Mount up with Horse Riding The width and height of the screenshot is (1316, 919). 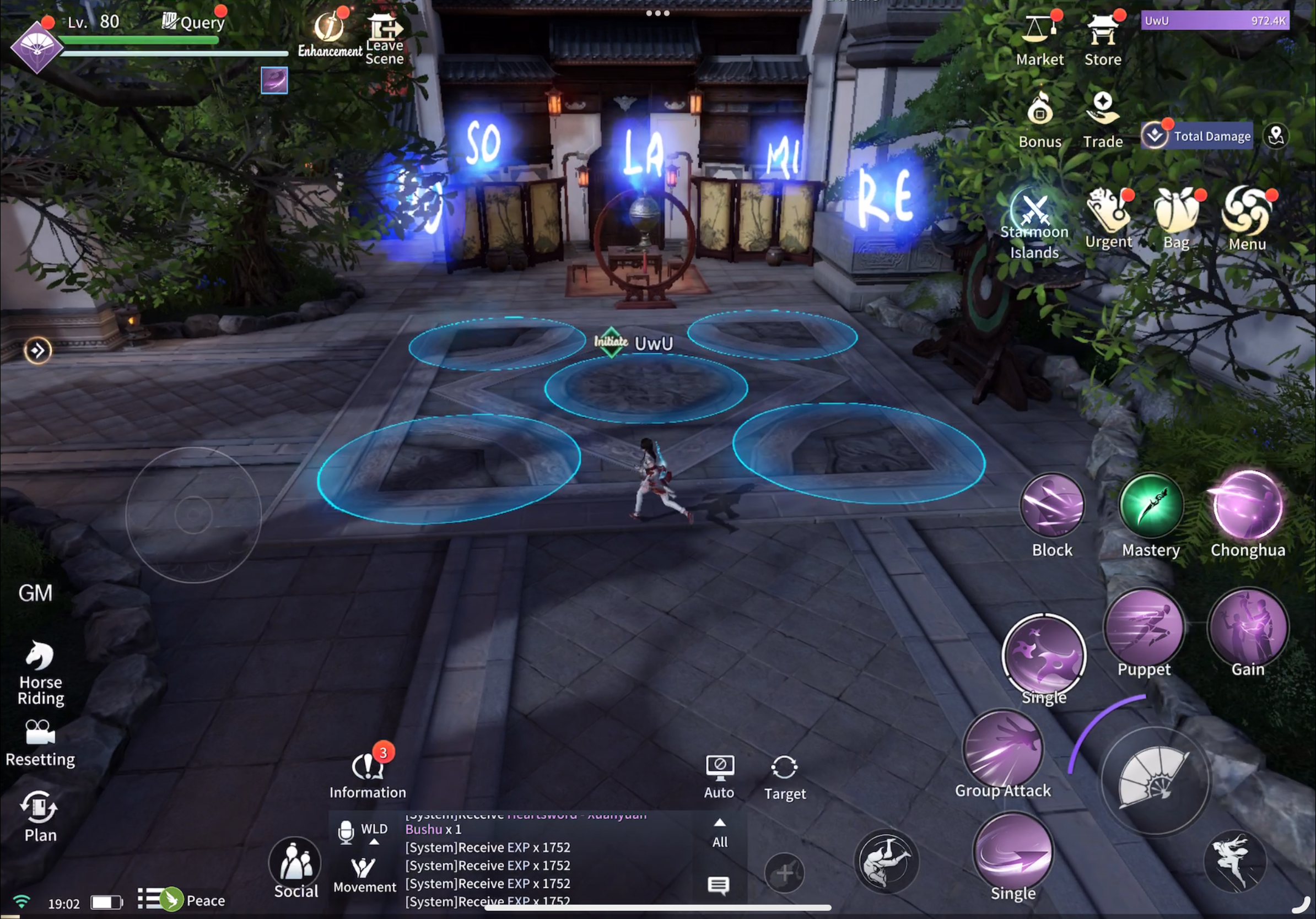(x=40, y=671)
